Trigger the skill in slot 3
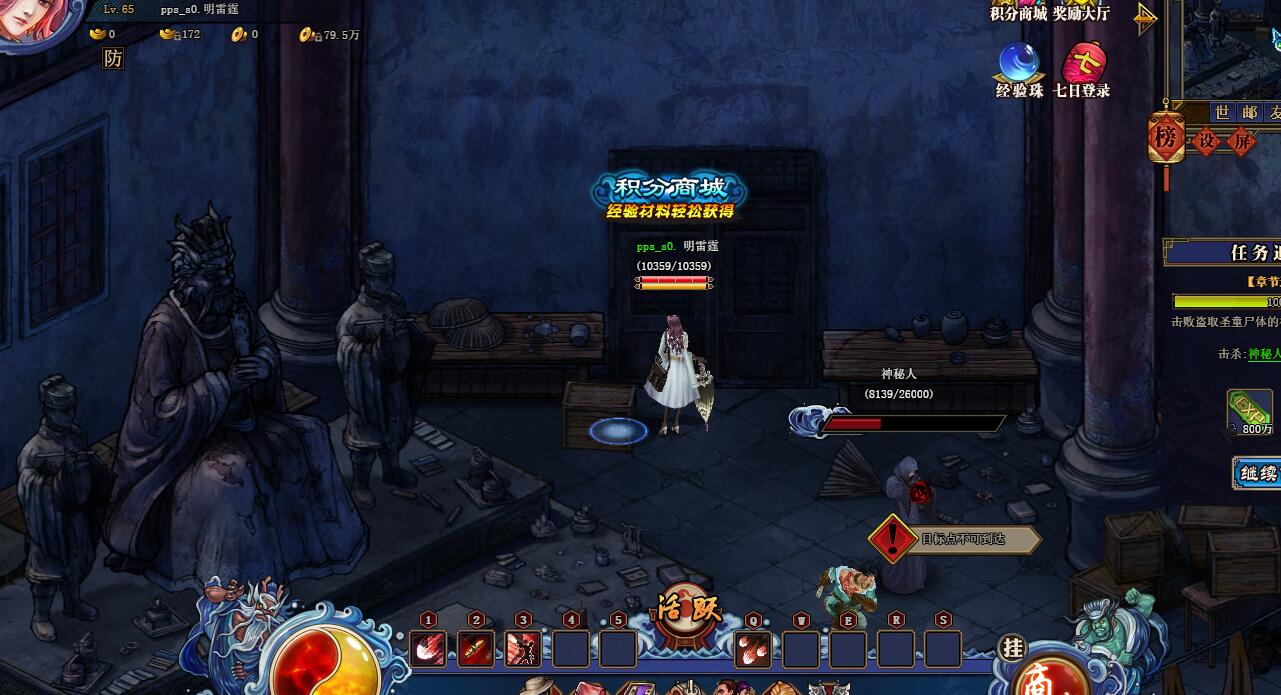 click(x=523, y=649)
